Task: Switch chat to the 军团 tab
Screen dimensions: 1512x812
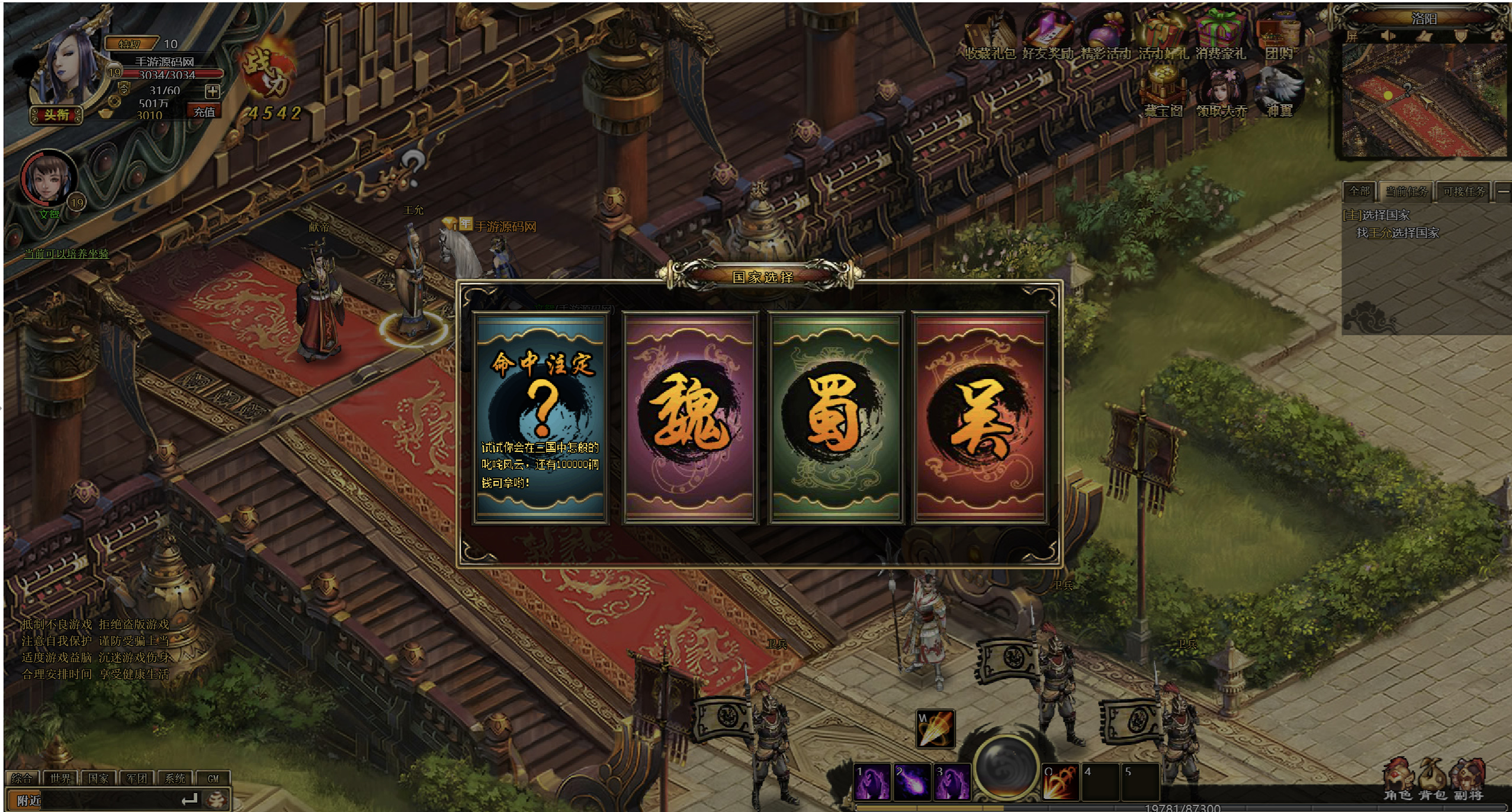Action: (x=137, y=778)
